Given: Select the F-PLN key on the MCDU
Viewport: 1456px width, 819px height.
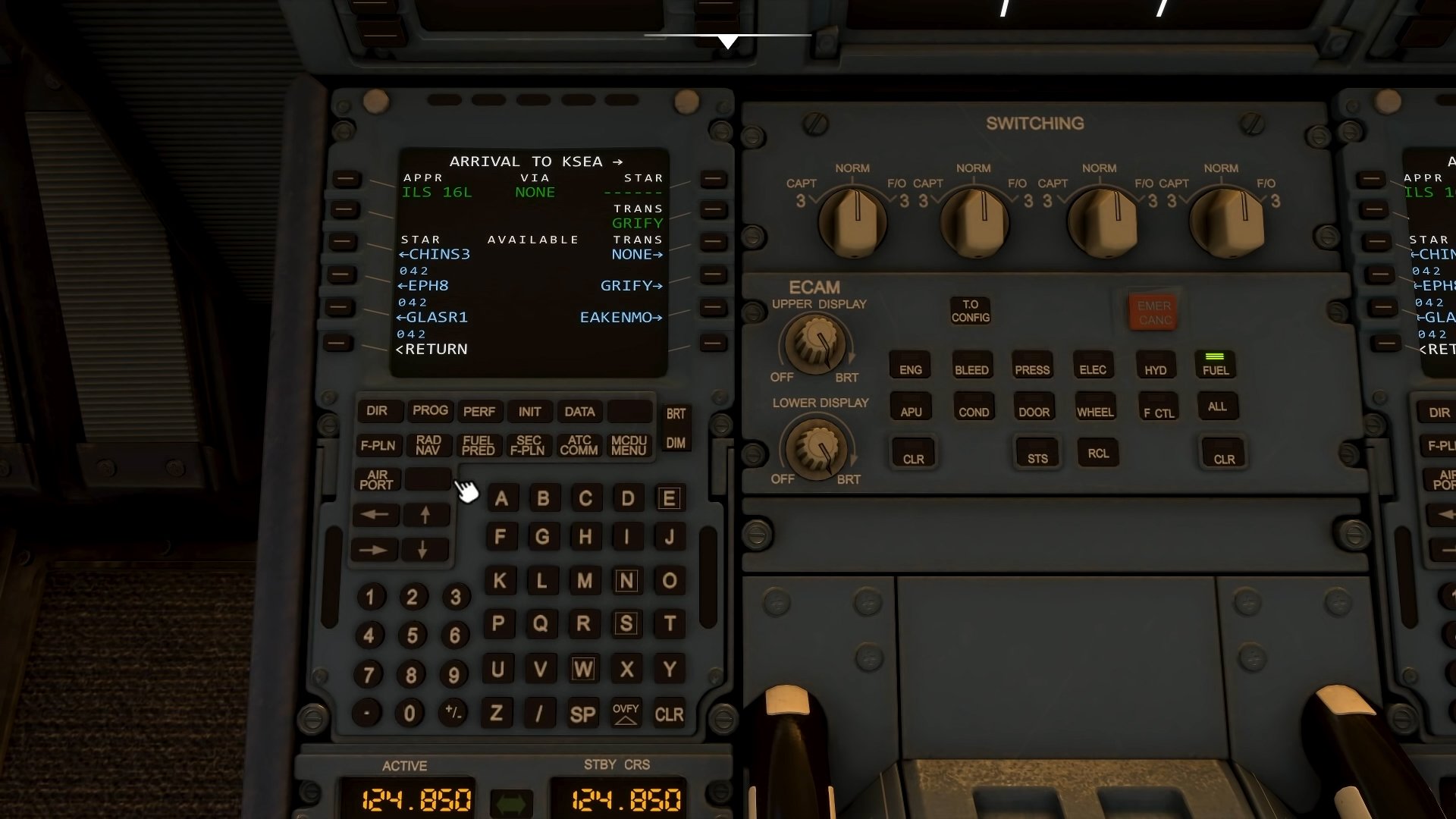Looking at the screenshot, I should pyautogui.click(x=379, y=445).
